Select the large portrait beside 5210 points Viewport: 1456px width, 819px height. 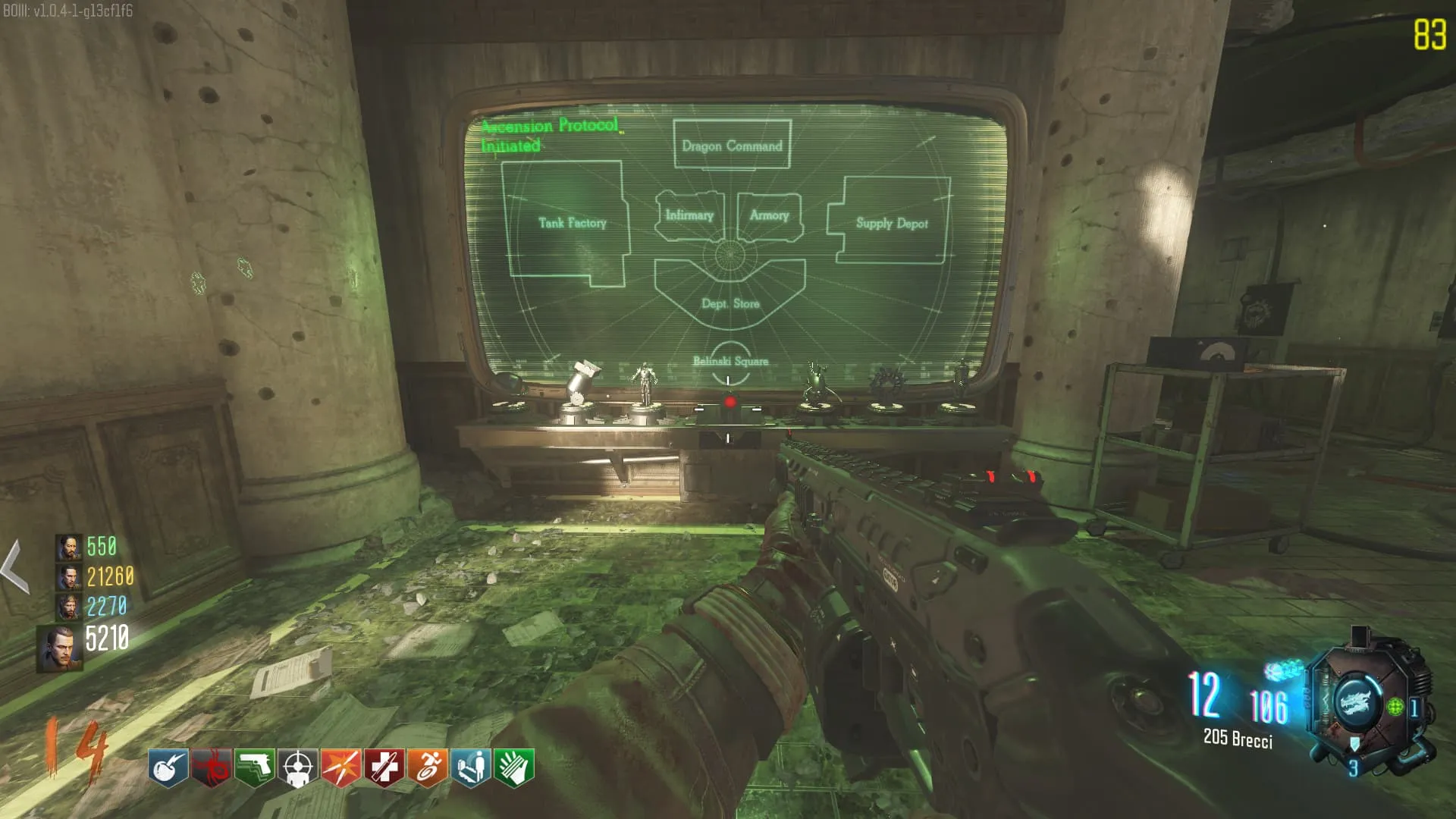pos(60,648)
